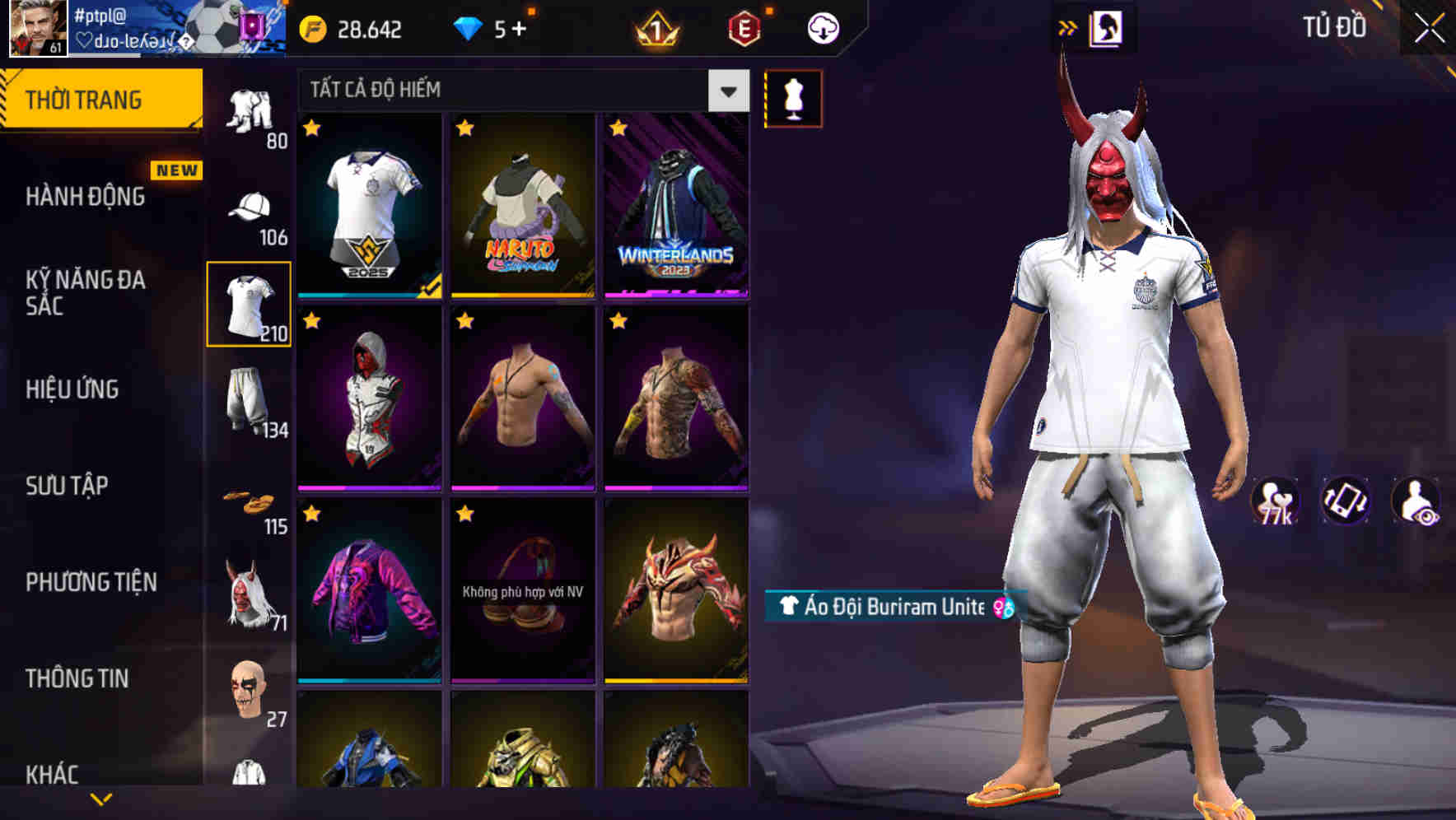Open the SƯU TẬP menu entry
This screenshot has width=1456, height=820.
(x=68, y=487)
